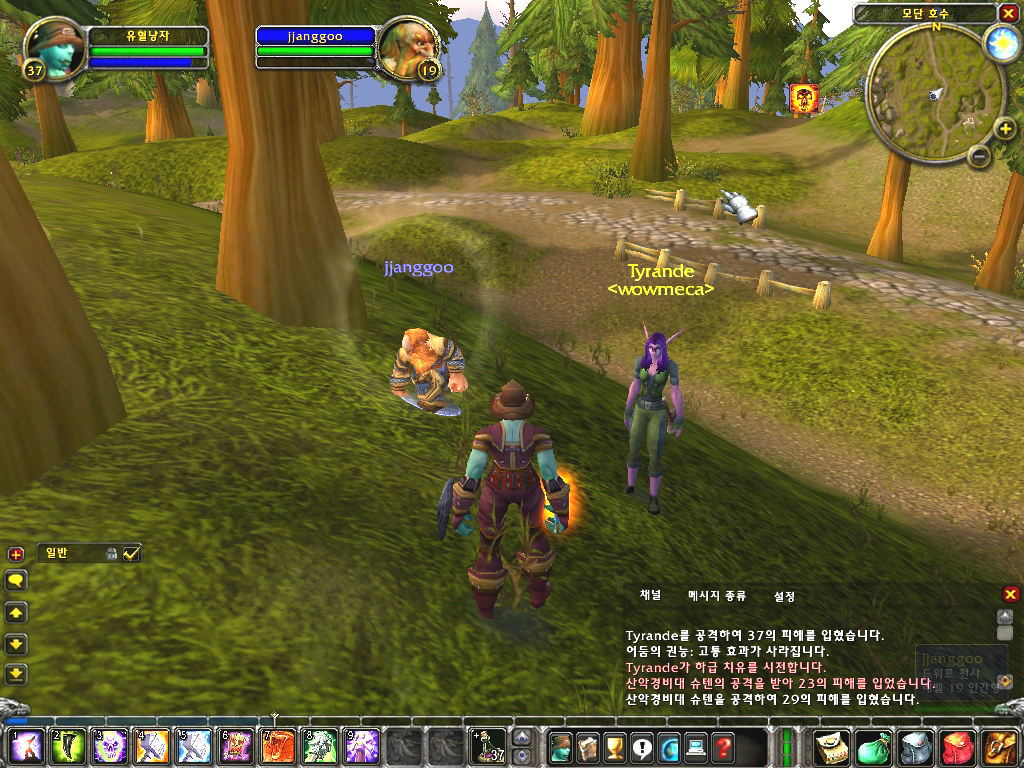This screenshot has height=768, width=1024.
Task: Close the combat log window
Action: (x=1010, y=594)
